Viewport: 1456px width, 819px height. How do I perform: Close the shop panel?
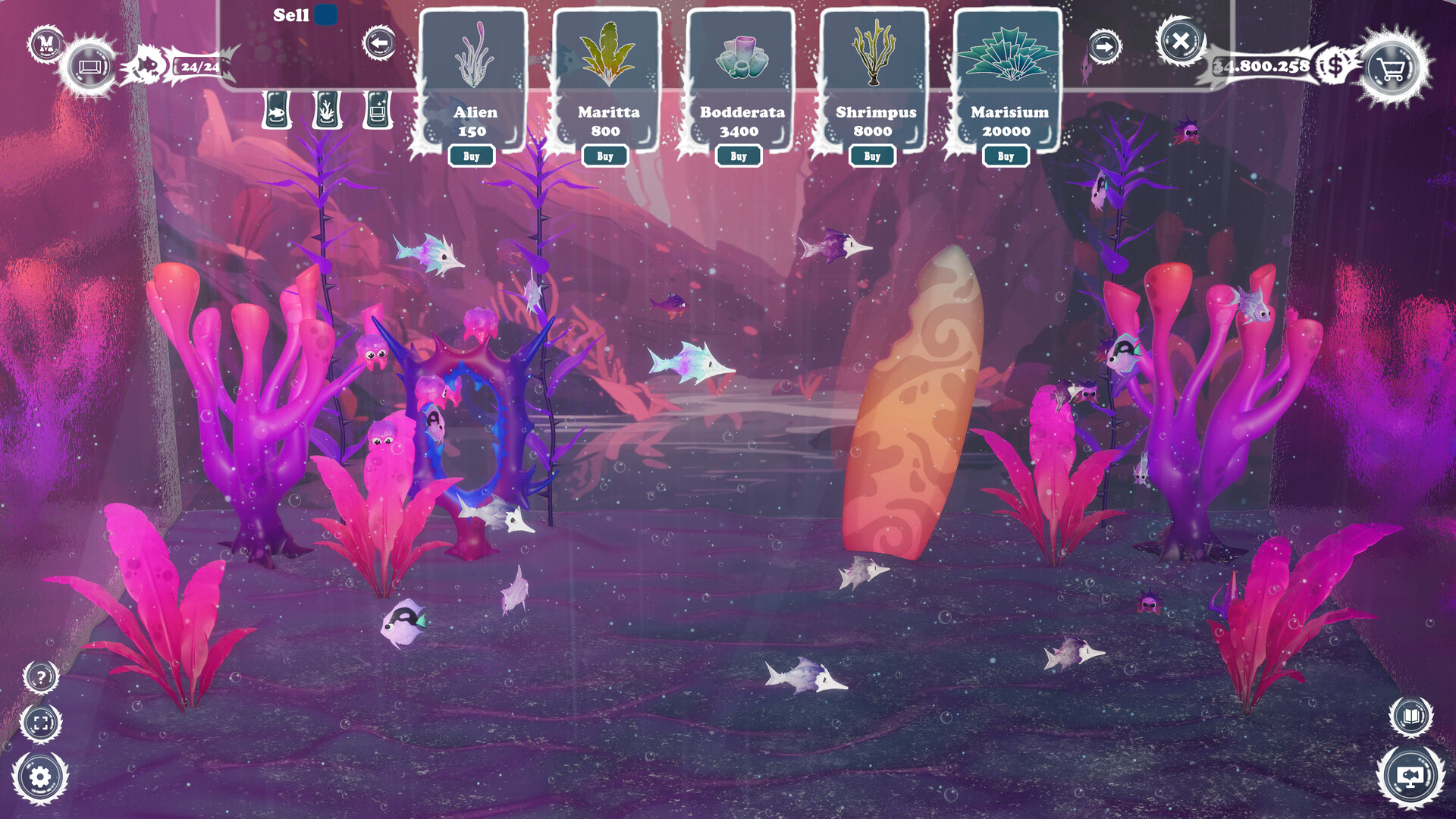[1180, 41]
